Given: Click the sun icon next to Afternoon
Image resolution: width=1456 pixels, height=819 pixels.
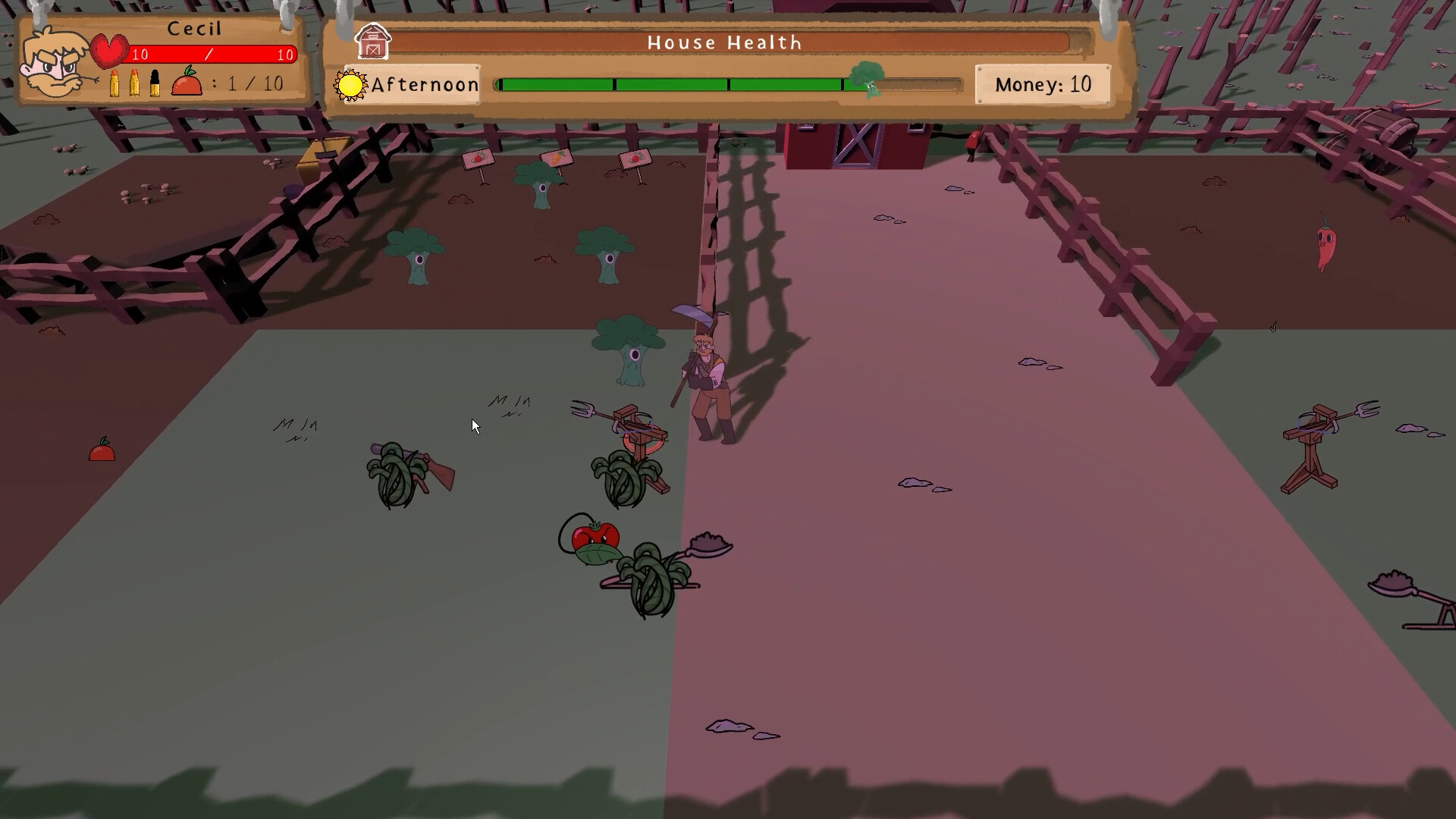Looking at the screenshot, I should pyautogui.click(x=350, y=84).
